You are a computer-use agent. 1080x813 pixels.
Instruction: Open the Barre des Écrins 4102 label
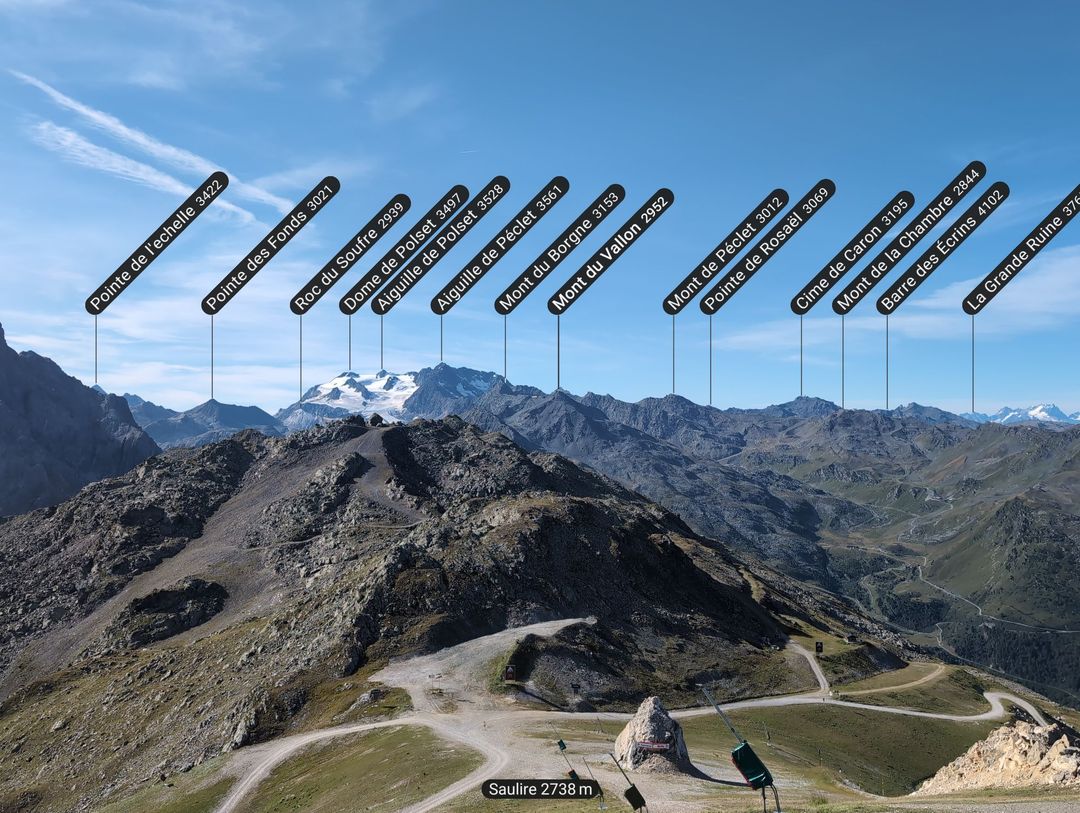pyautogui.click(x=943, y=248)
